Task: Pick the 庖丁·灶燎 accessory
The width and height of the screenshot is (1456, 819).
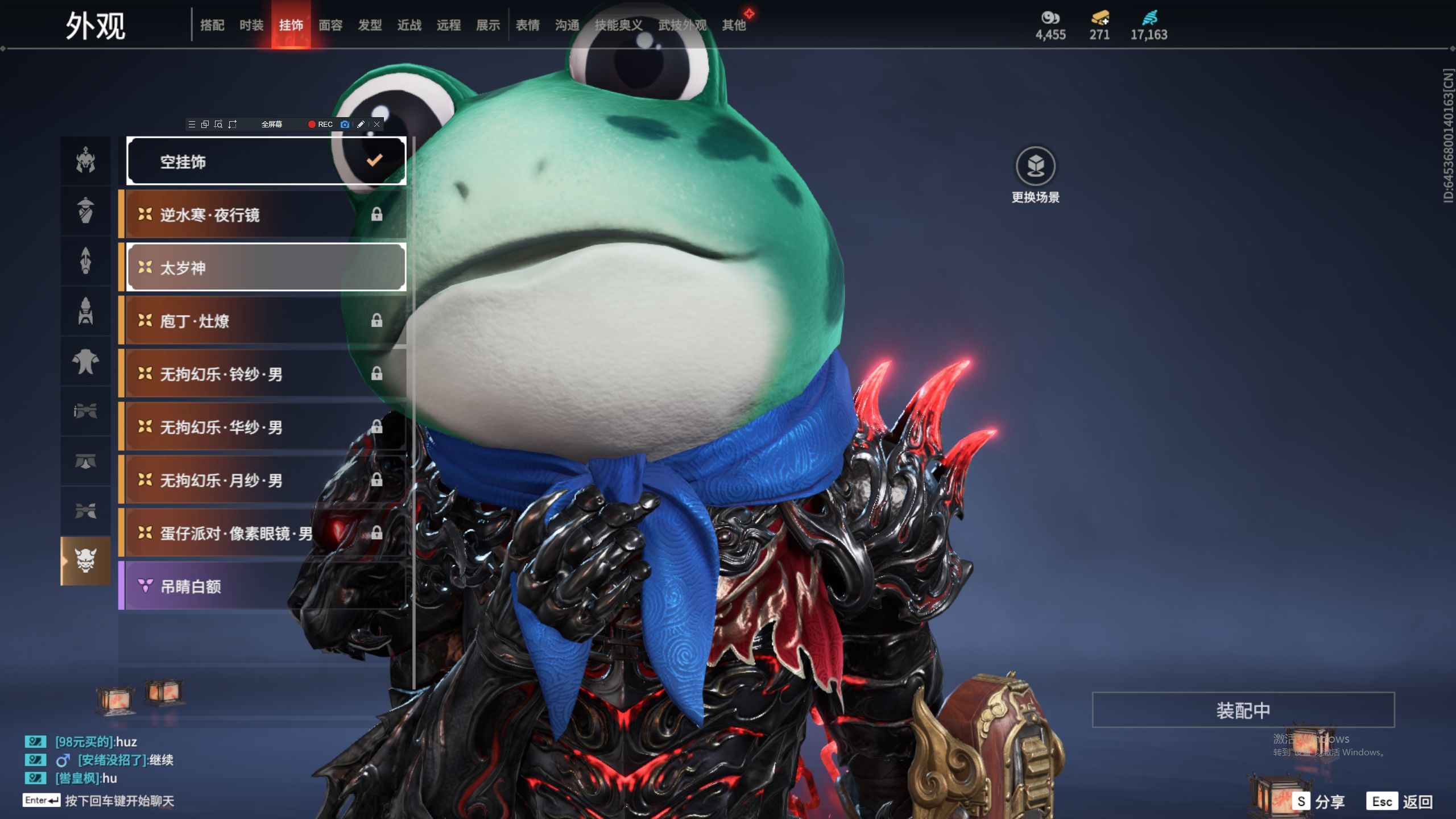Action: tap(265, 321)
